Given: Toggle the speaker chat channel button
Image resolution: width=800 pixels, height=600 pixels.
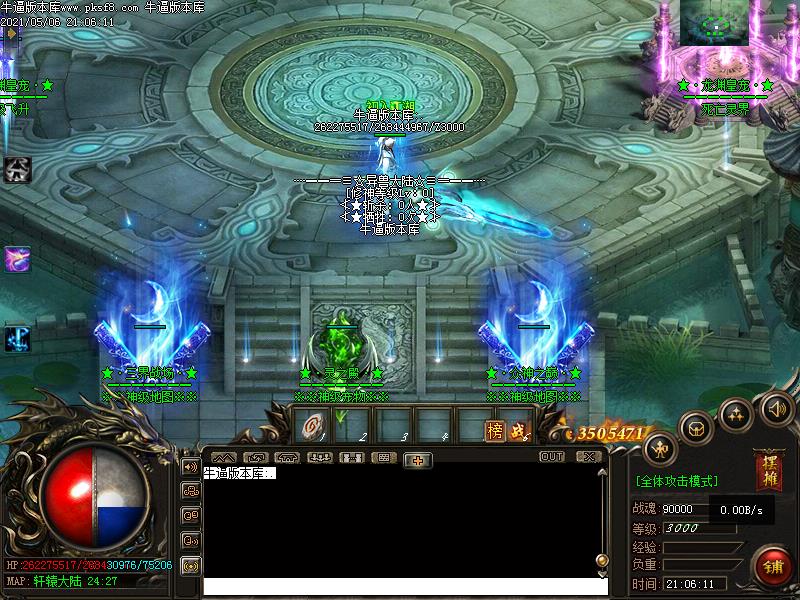Looking at the screenshot, I should click(x=189, y=466).
